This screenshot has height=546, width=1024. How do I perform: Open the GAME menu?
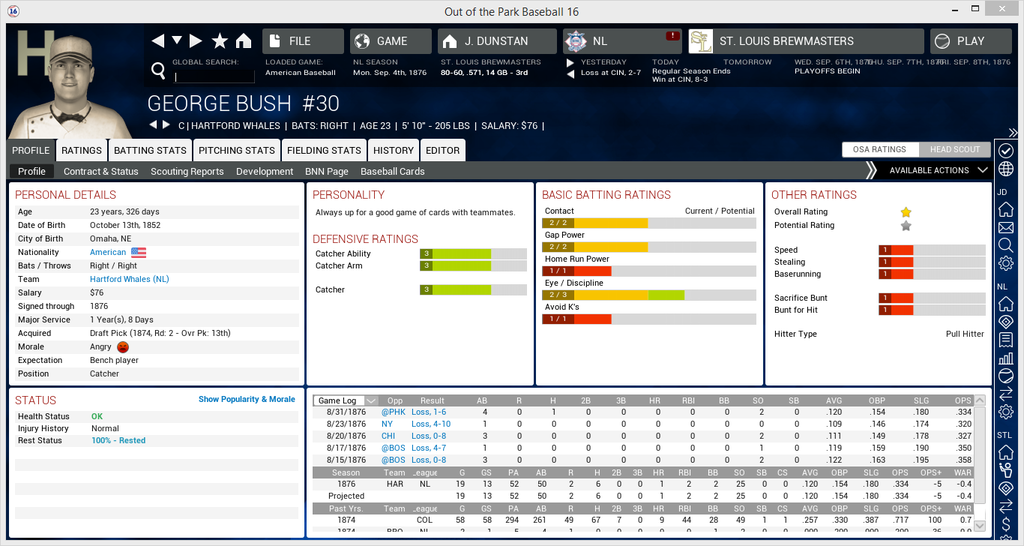(x=391, y=41)
